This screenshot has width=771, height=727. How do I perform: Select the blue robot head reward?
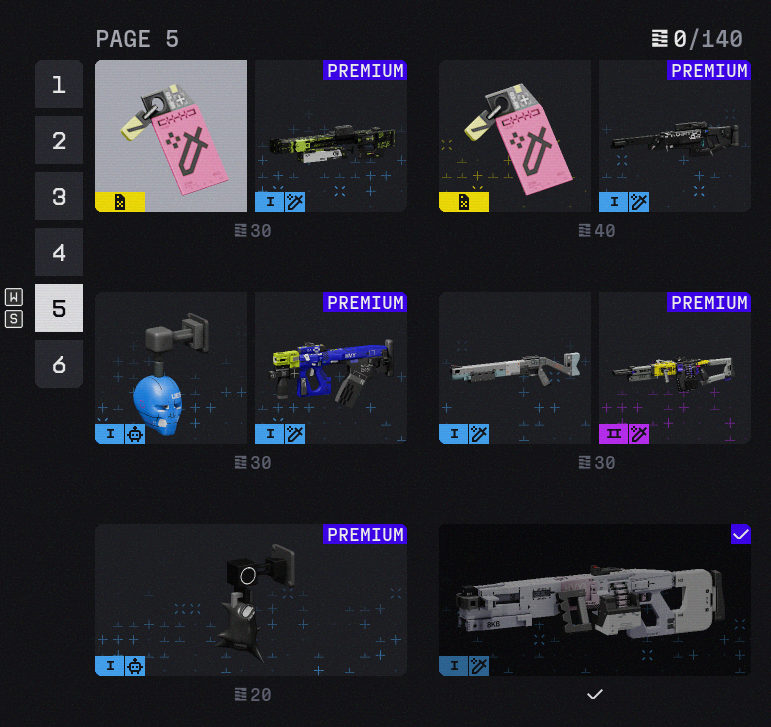click(171, 368)
